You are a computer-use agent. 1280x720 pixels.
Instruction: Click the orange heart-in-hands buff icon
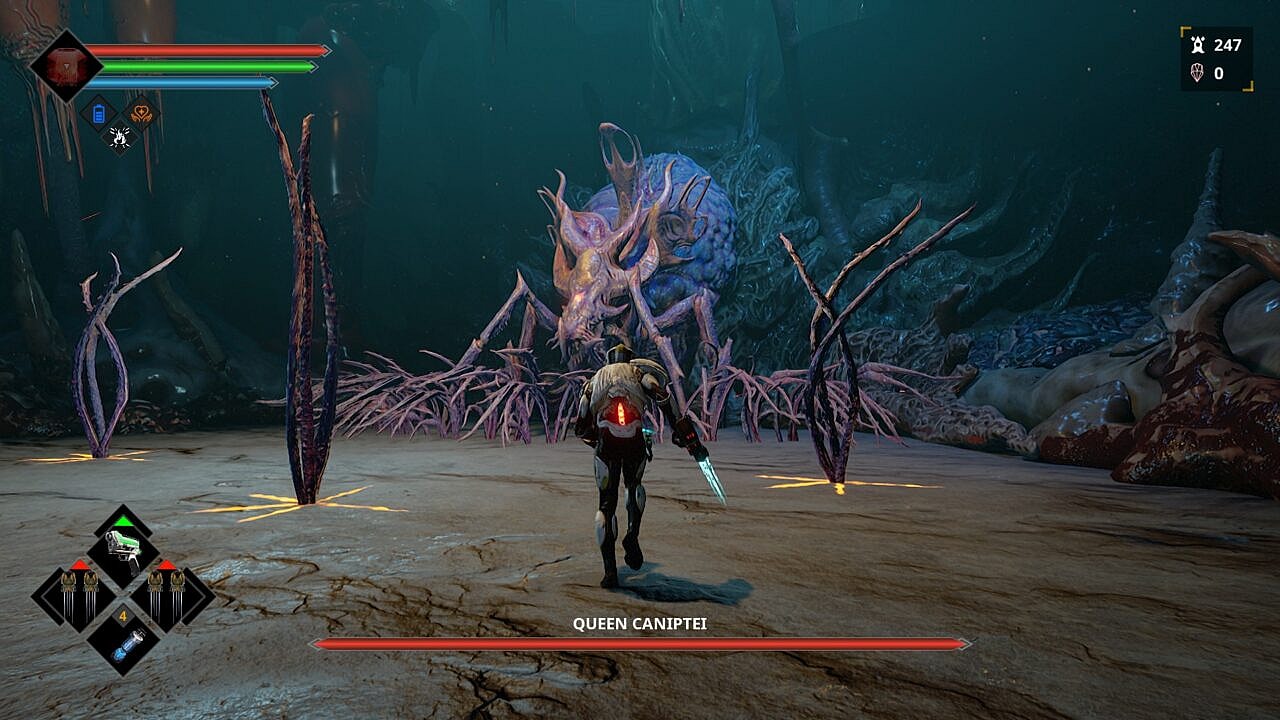pyautogui.click(x=142, y=113)
